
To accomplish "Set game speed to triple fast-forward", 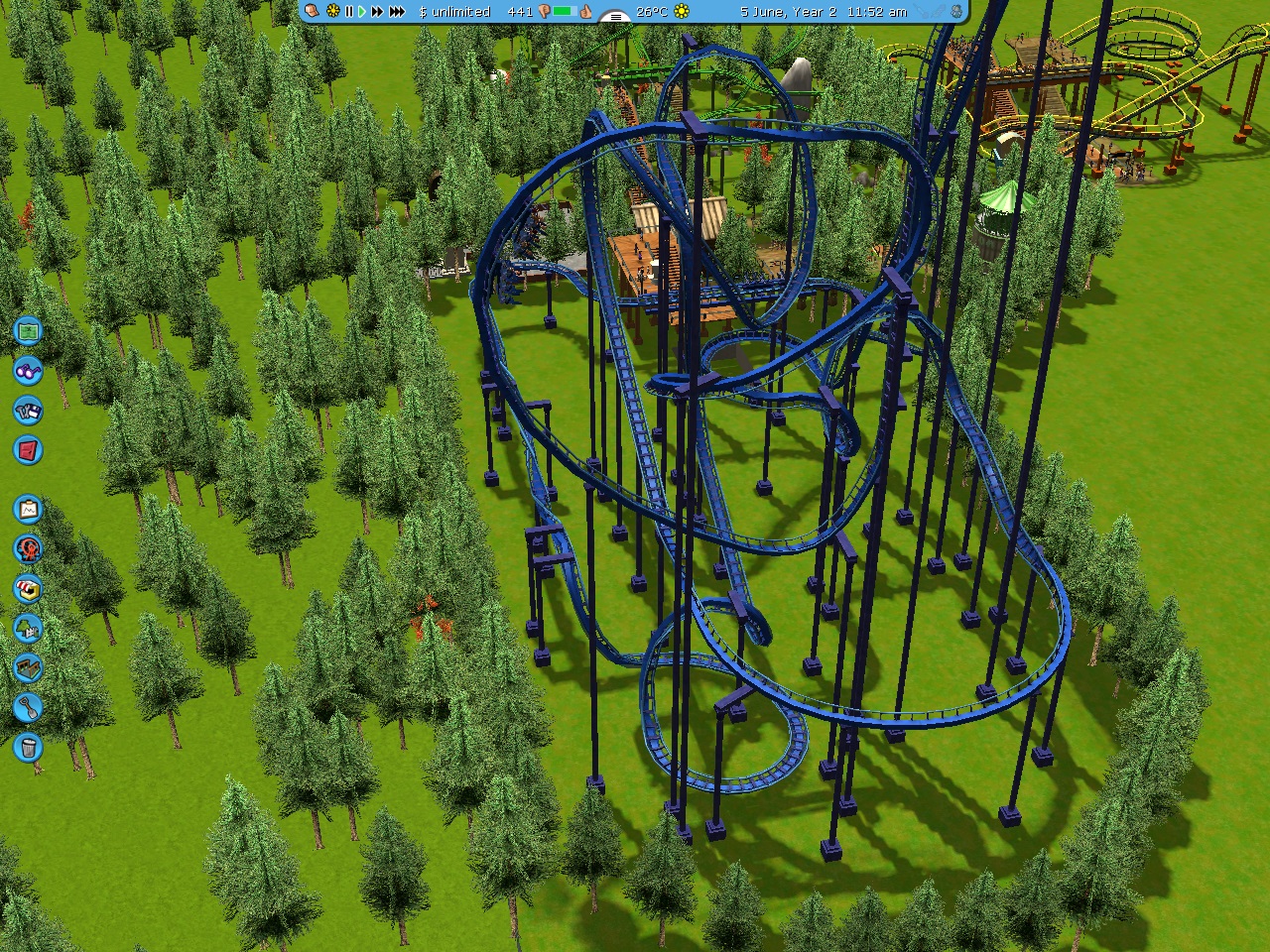I will [397, 12].
